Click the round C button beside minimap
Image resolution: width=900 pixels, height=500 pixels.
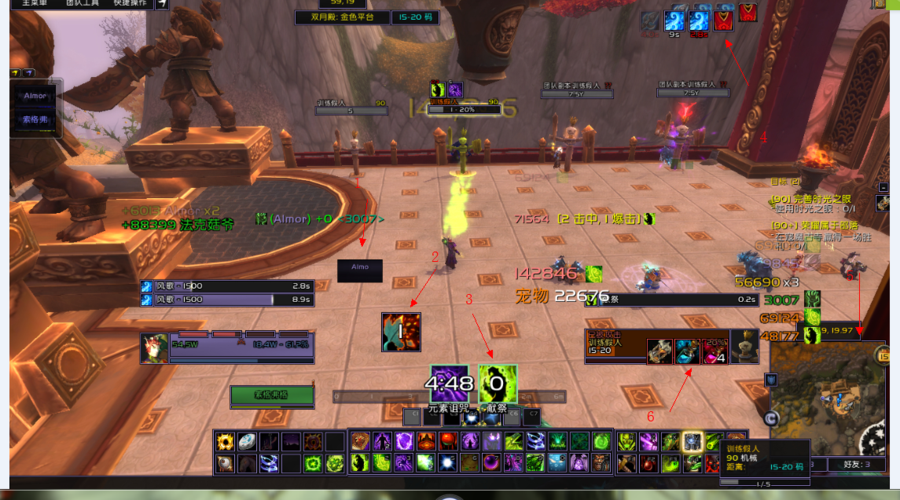click(771, 418)
